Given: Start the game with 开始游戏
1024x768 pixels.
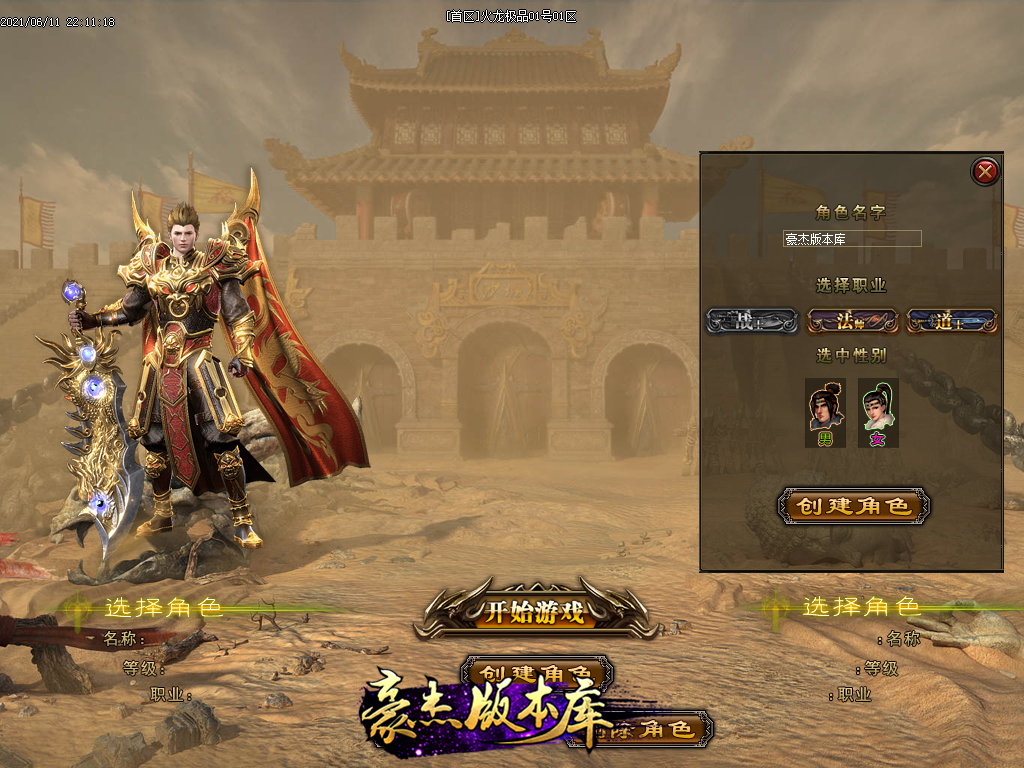Looking at the screenshot, I should (535, 613).
